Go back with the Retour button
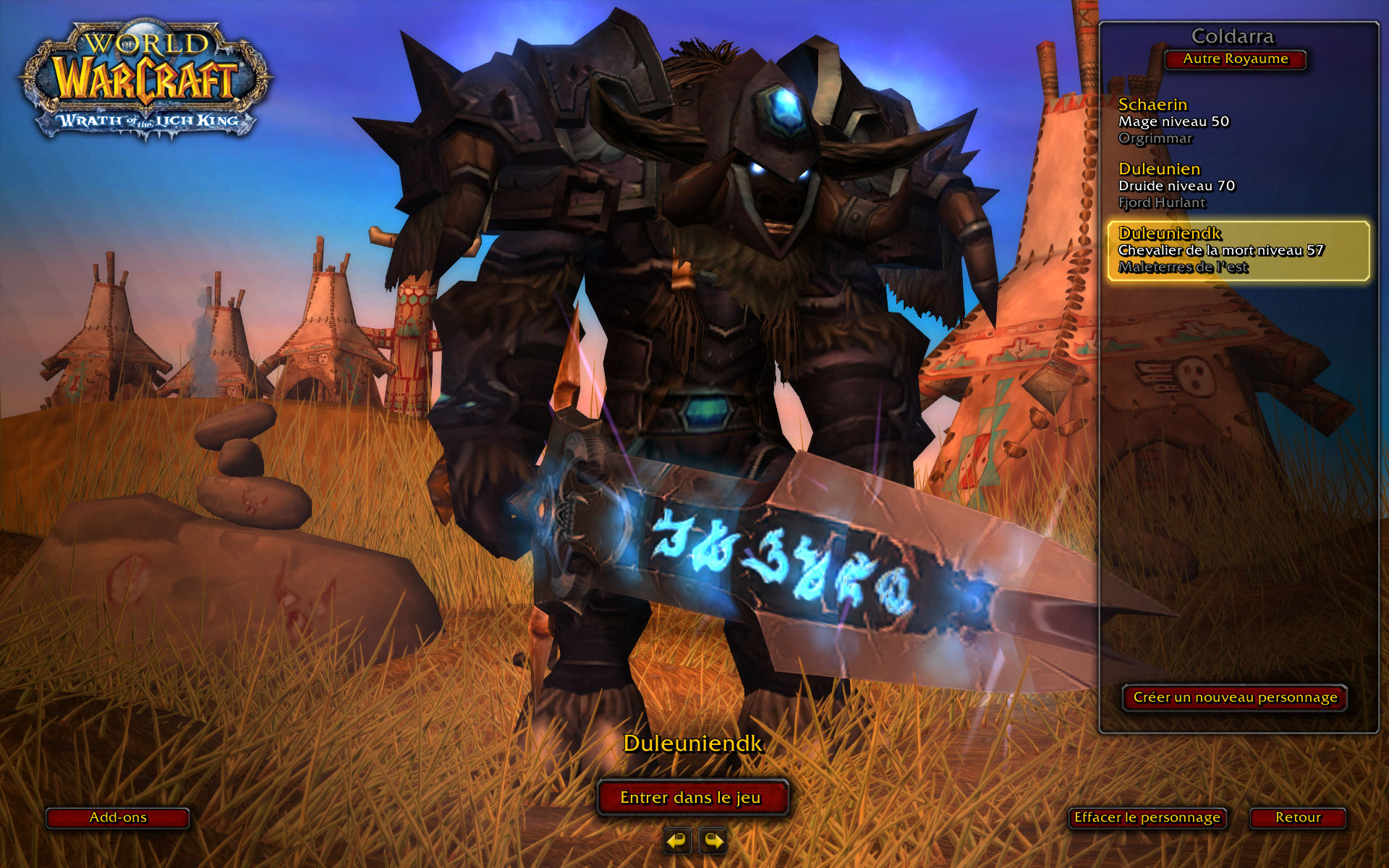 pyautogui.click(x=1298, y=817)
